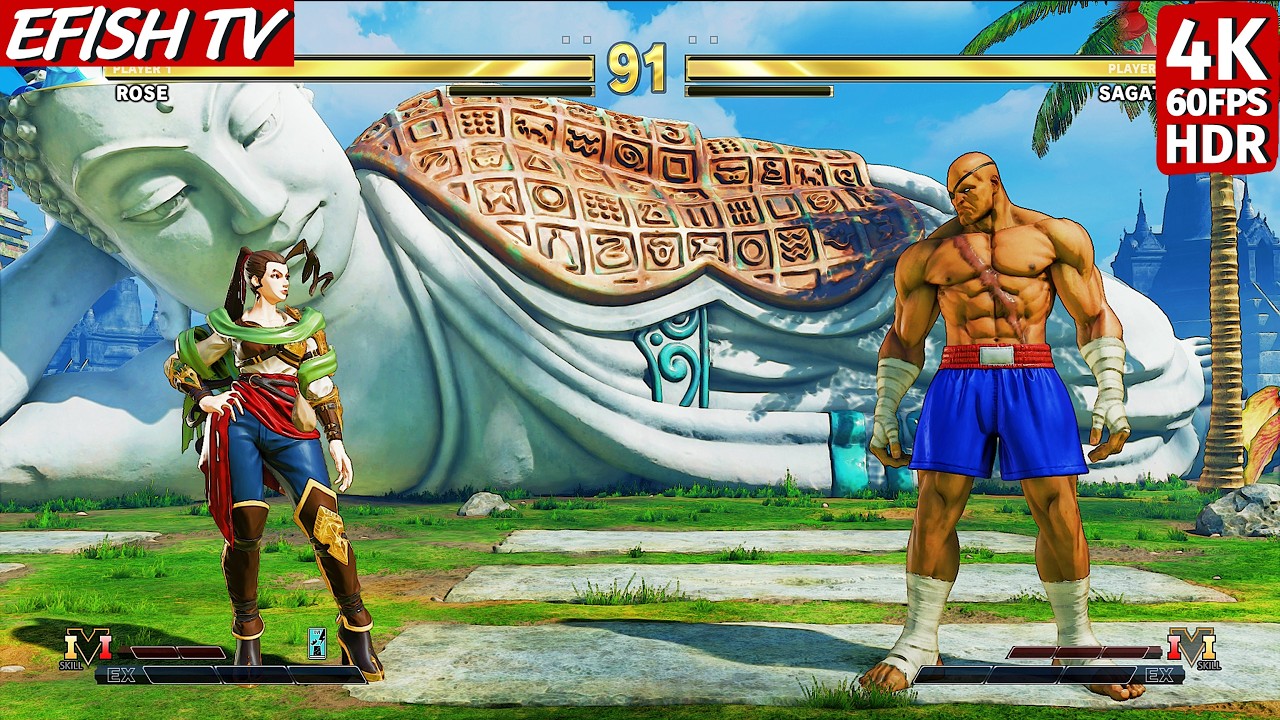Click the SKILL label under Rose's V-gauge
The width and height of the screenshot is (1280, 720).
pyautogui.click(x=72, y=665)
